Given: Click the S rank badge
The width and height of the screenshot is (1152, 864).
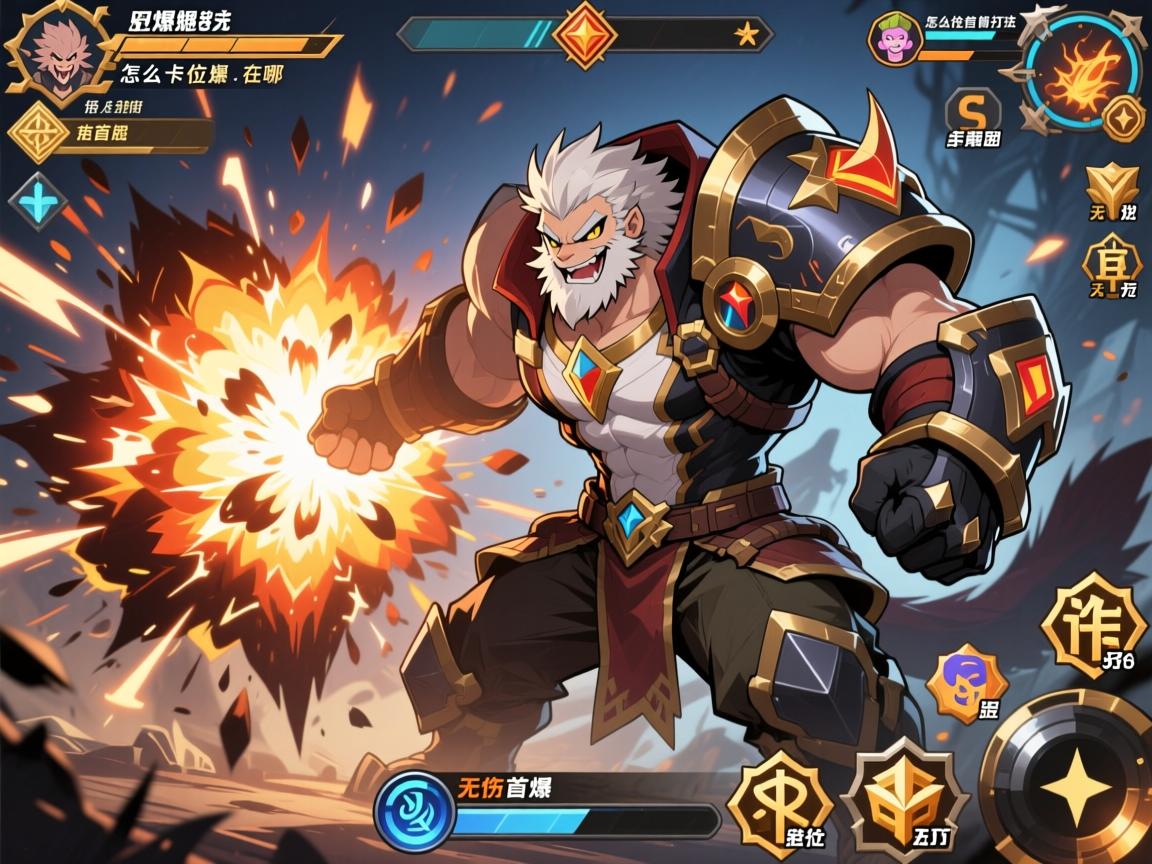Looking at the screenshot, I should coord(972,109).
